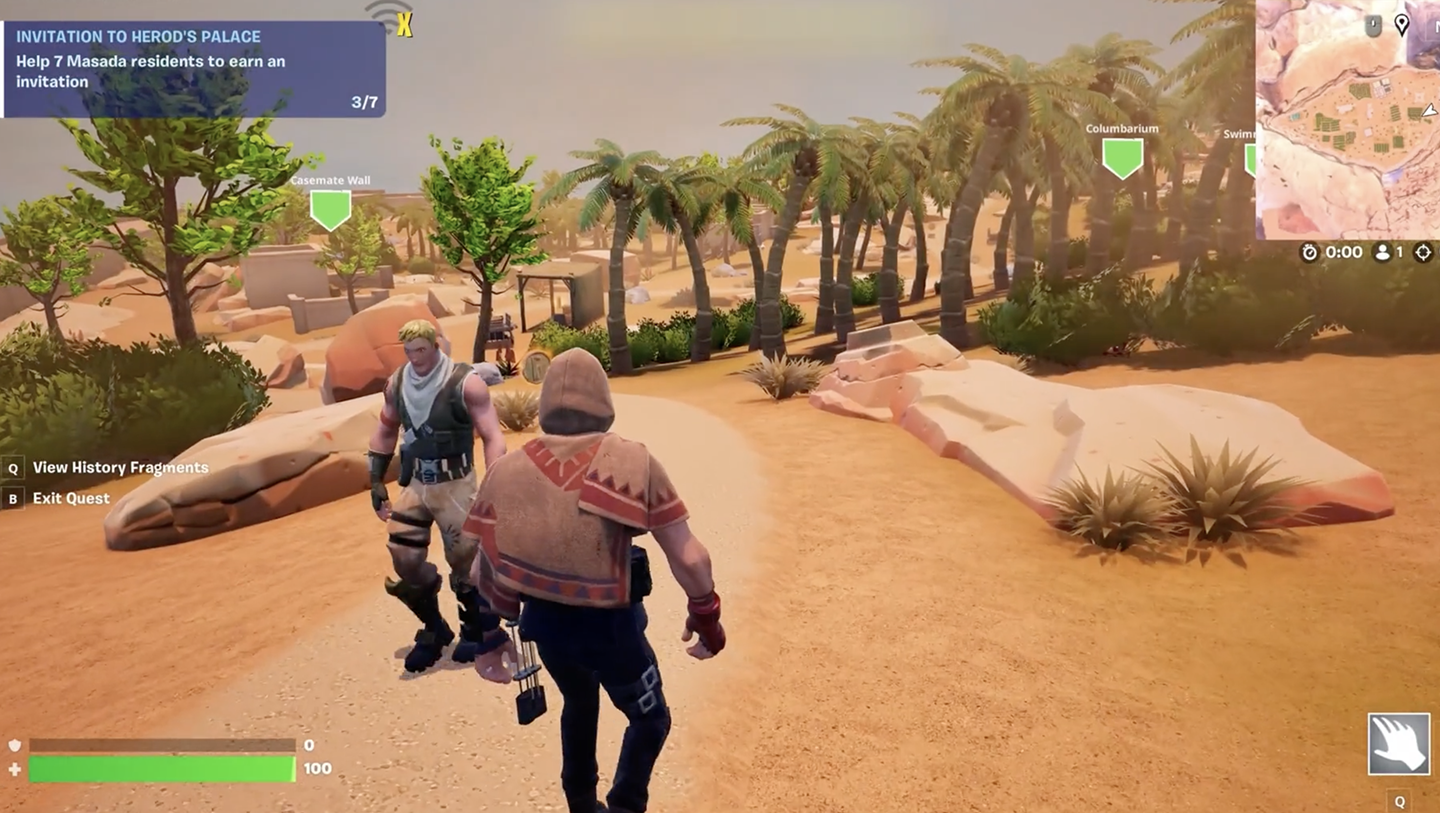1440x813 pixels.
Task: Click the location pin icon on the minimap
Action: click(x=1402, y=25)
